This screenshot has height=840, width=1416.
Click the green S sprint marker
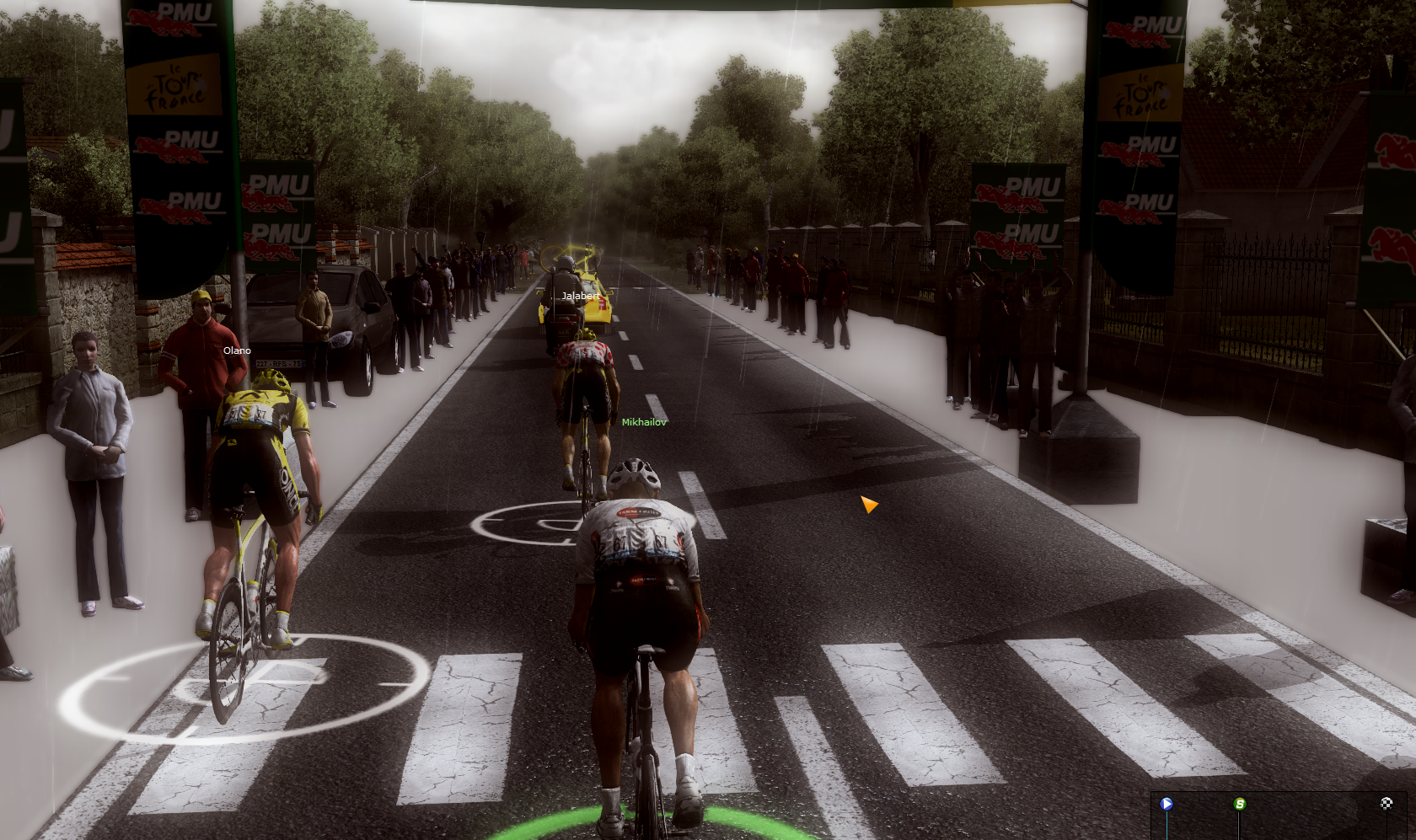[1240, 804]
